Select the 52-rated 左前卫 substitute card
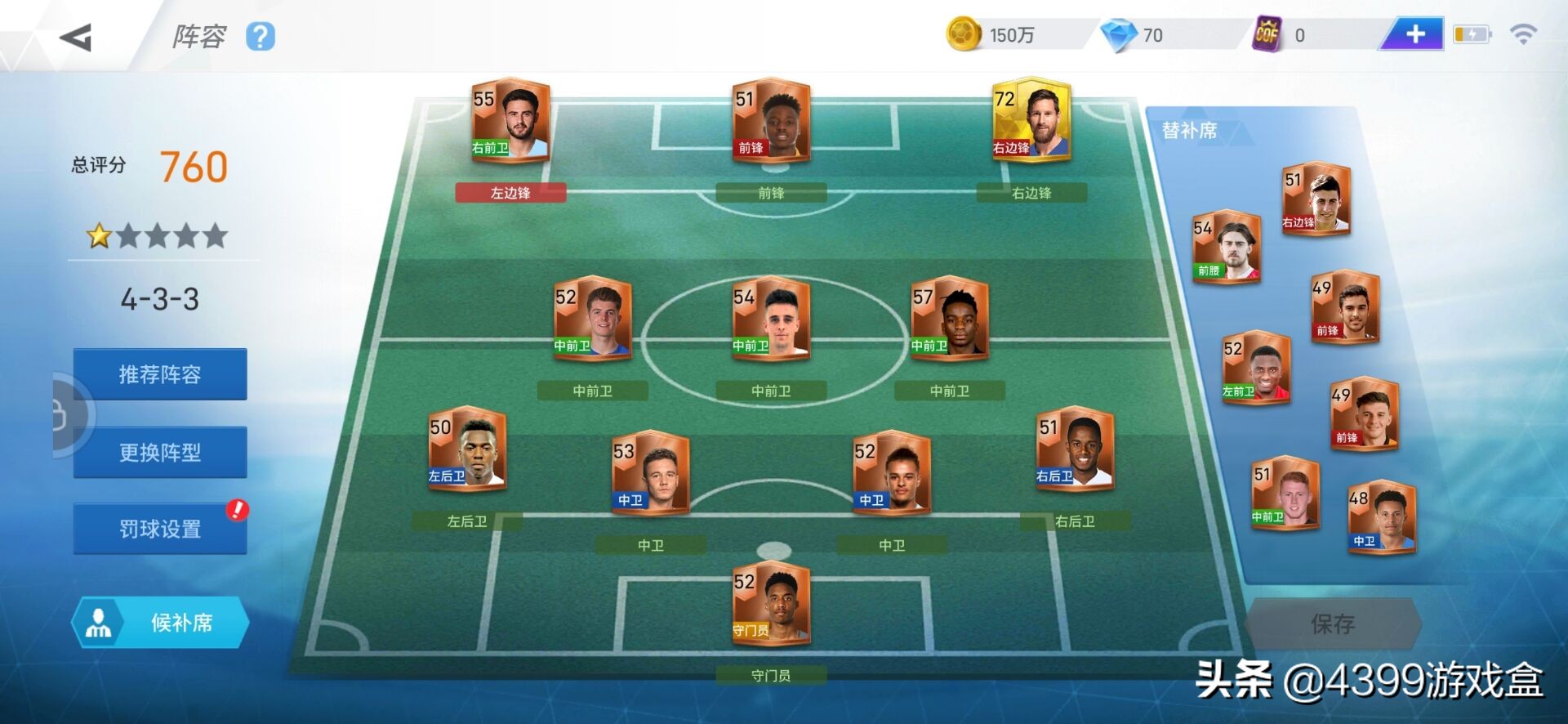1568x724 pixels. click(x=1256, y=368)
